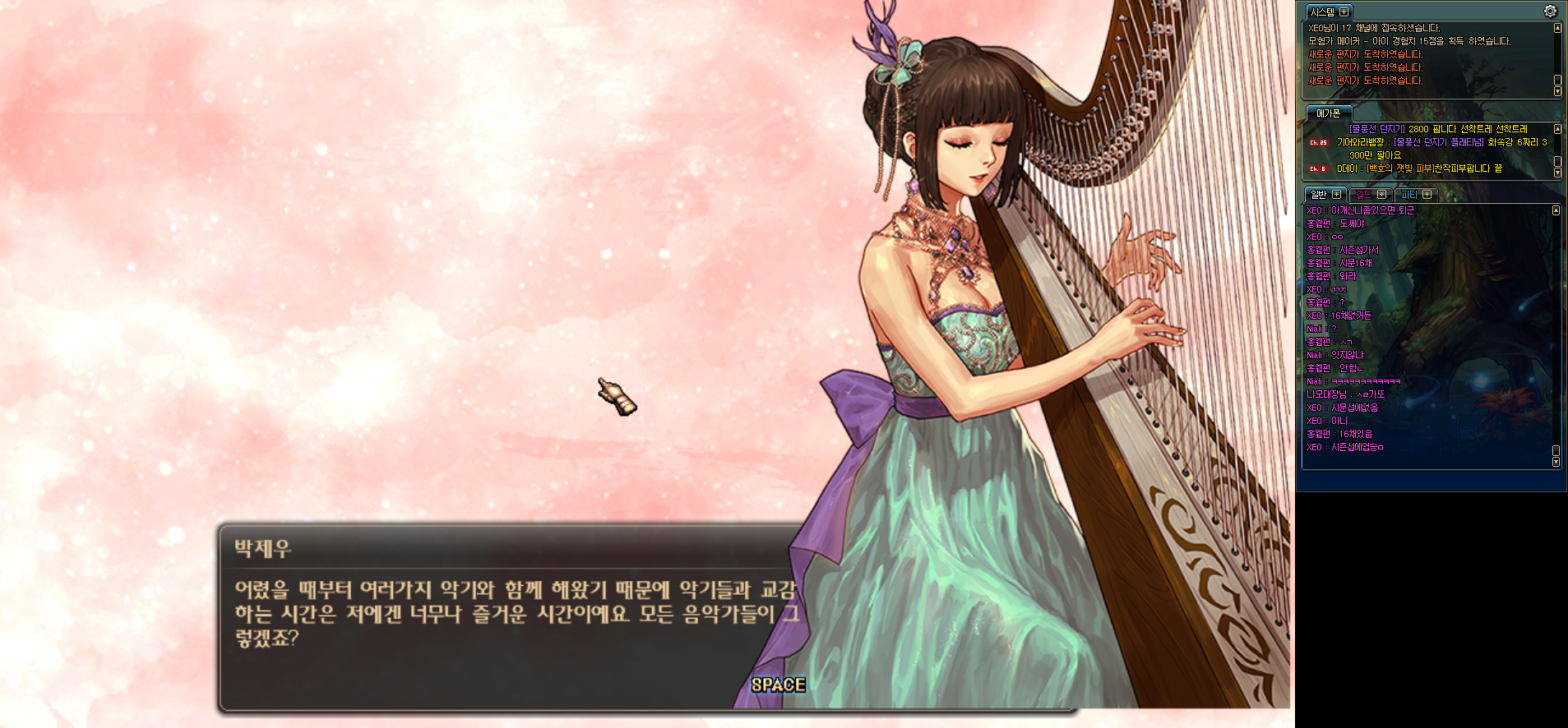Advance the 박제우 dialogue box
Image resolution: width=1568 pixels, height=728 pixels.
(777, 684)
